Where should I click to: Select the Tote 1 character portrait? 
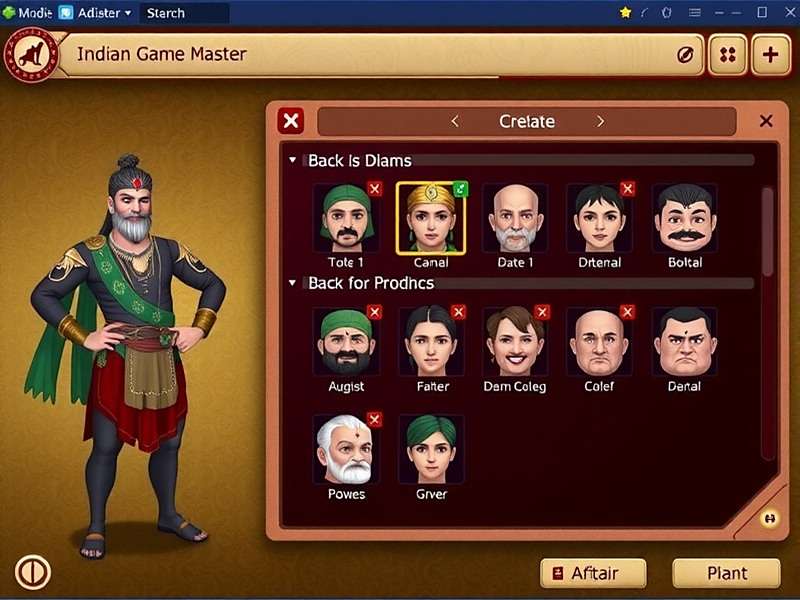pos(346,218)
